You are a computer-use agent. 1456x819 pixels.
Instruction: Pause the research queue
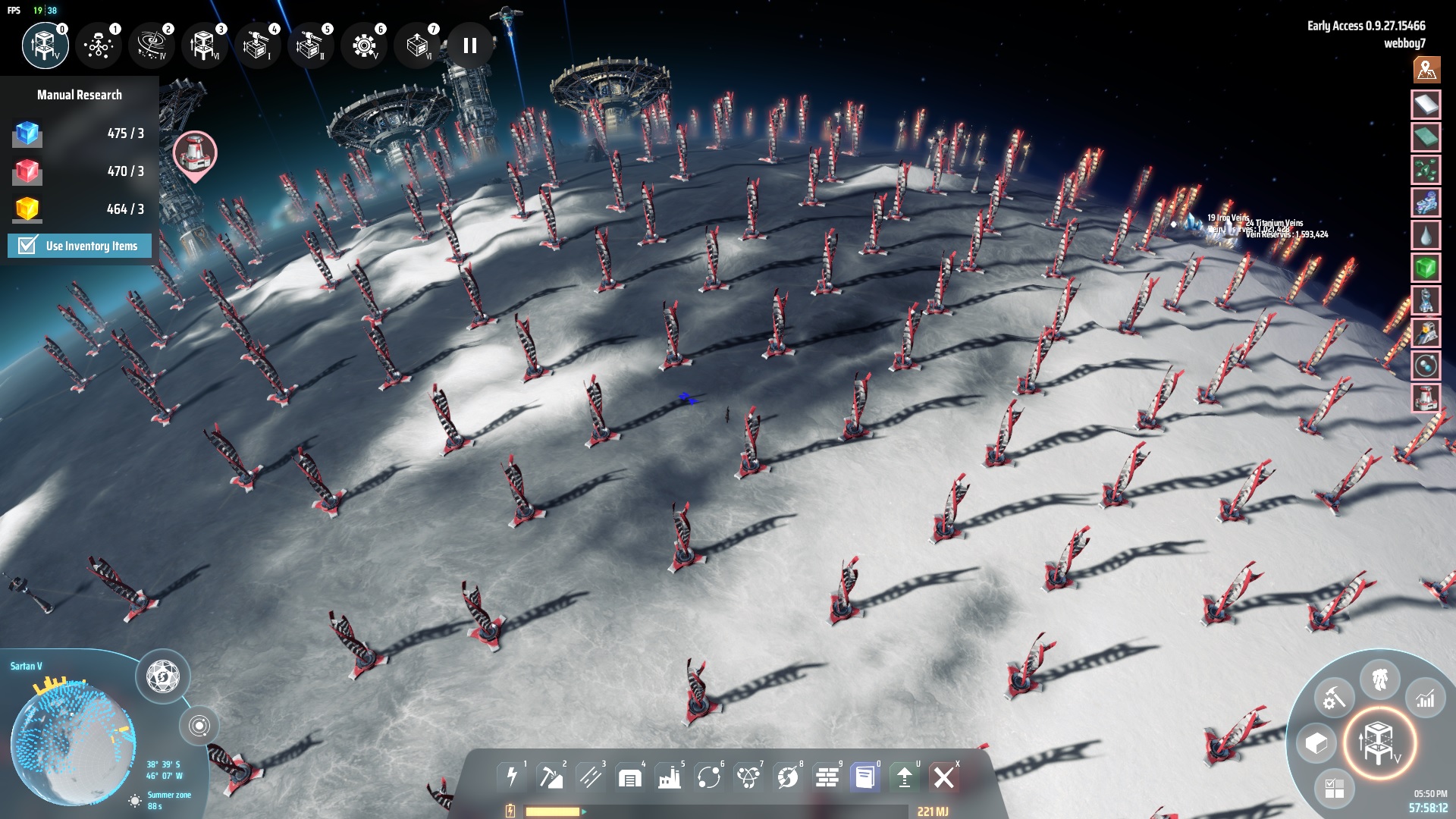(x=470, y=45)
